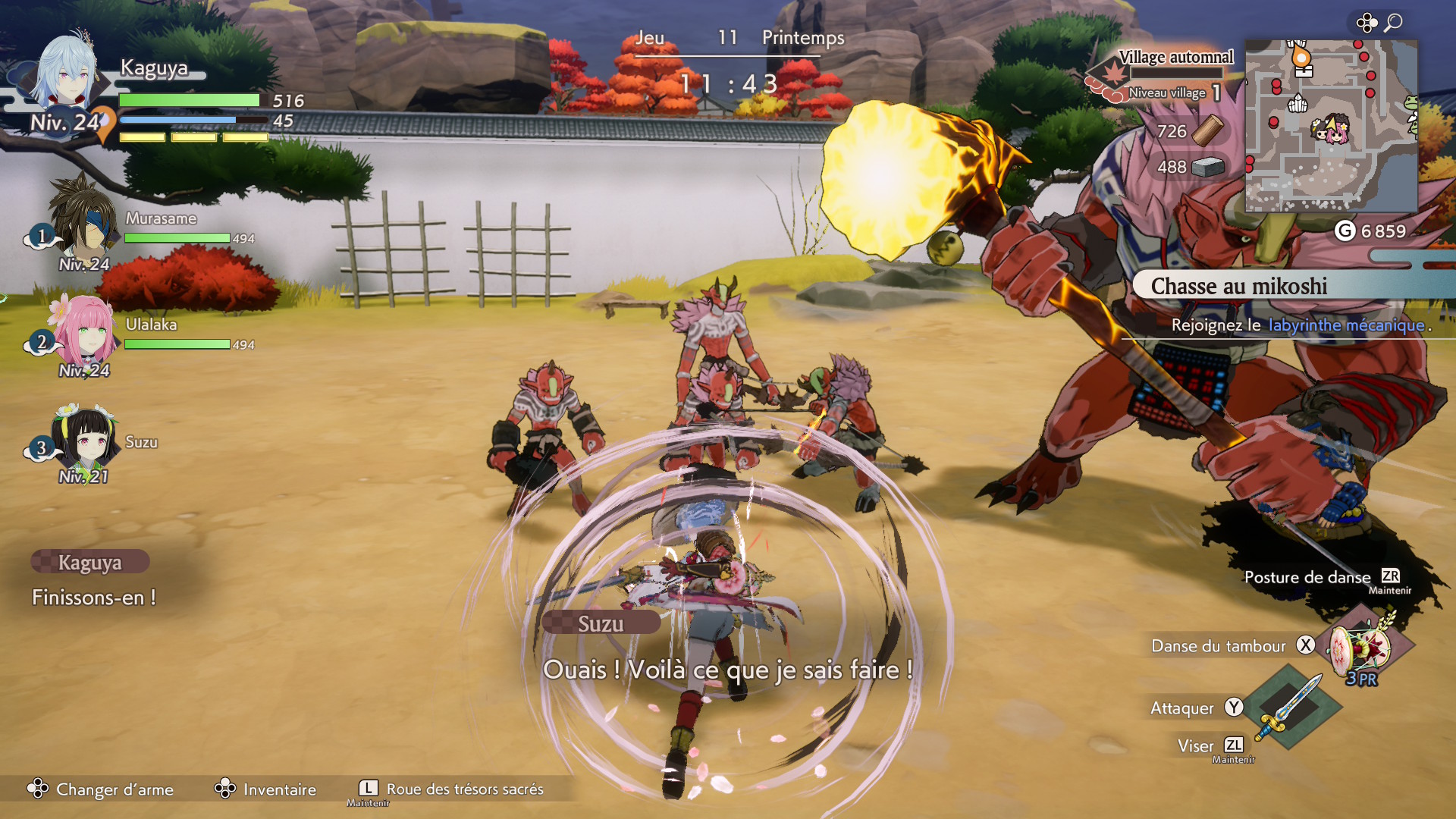Open the Inventaire option

click(265, 789)
